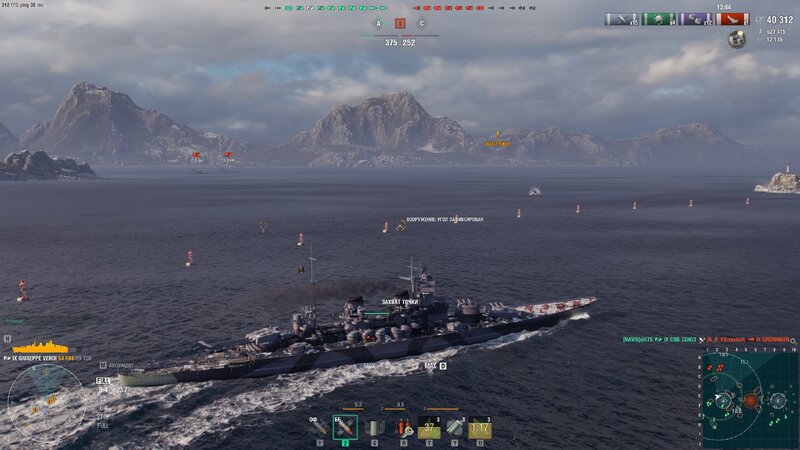Activate the Damage Control Party consumable

click(x=402, y=428)
